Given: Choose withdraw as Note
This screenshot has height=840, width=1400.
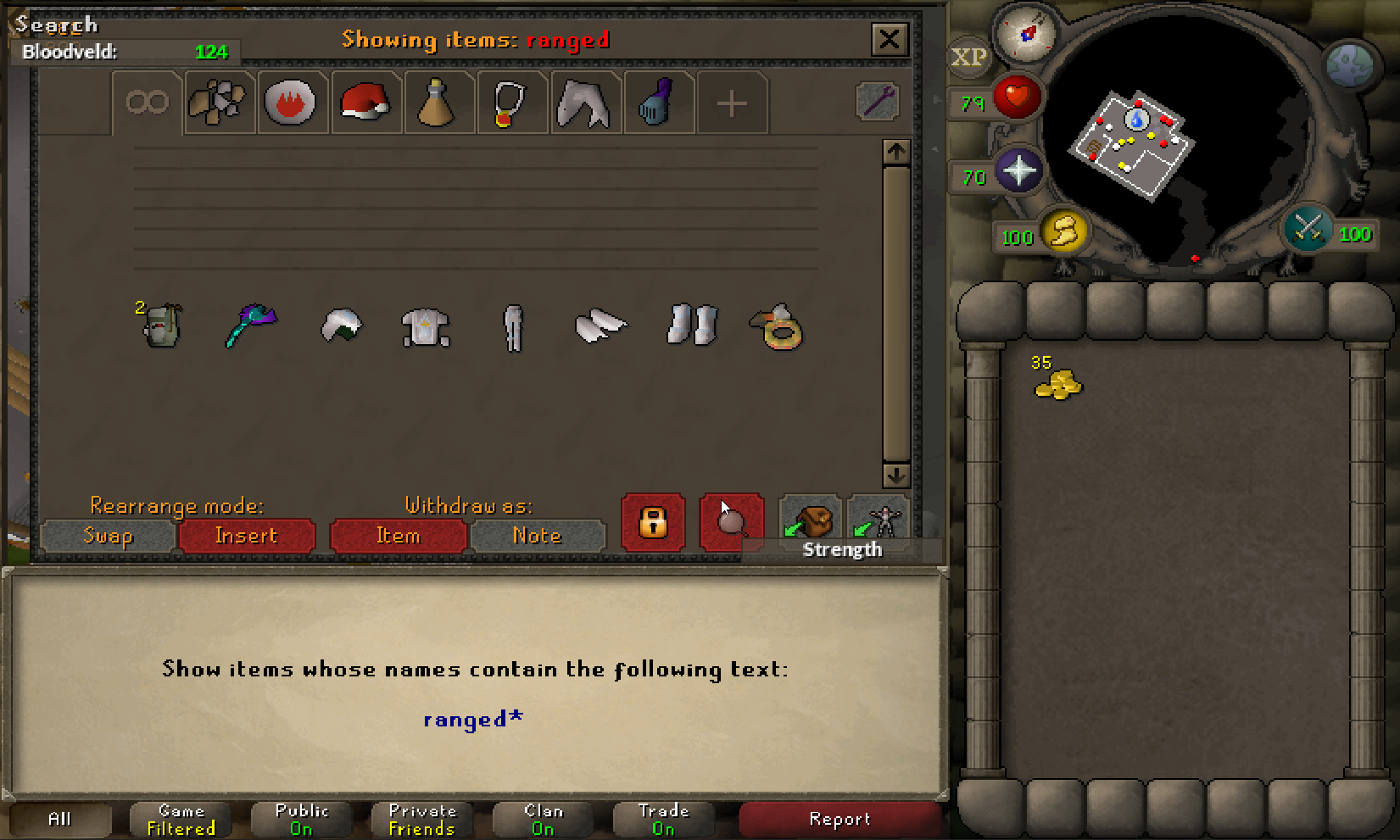Looking at the screenshot, I should click(538, 536).
